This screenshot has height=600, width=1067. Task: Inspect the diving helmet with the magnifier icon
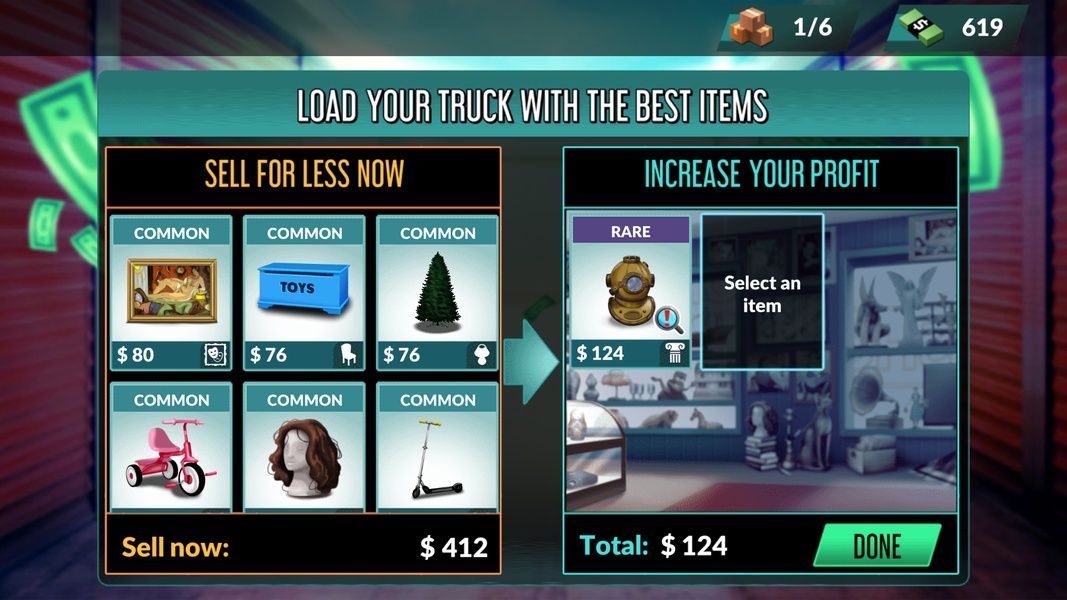click(x=669, y=320)
